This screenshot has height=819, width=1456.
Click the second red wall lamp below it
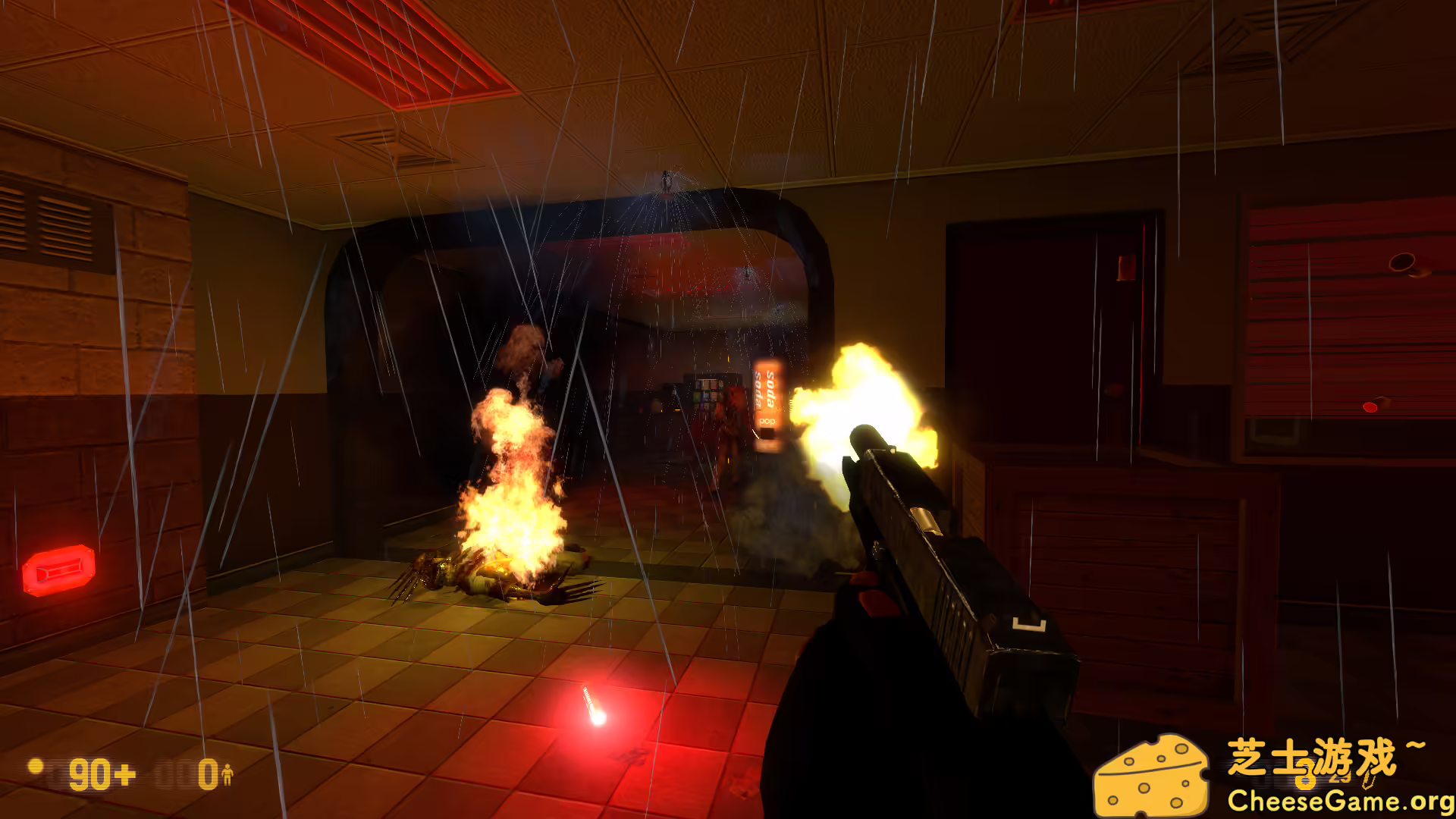1371,406
